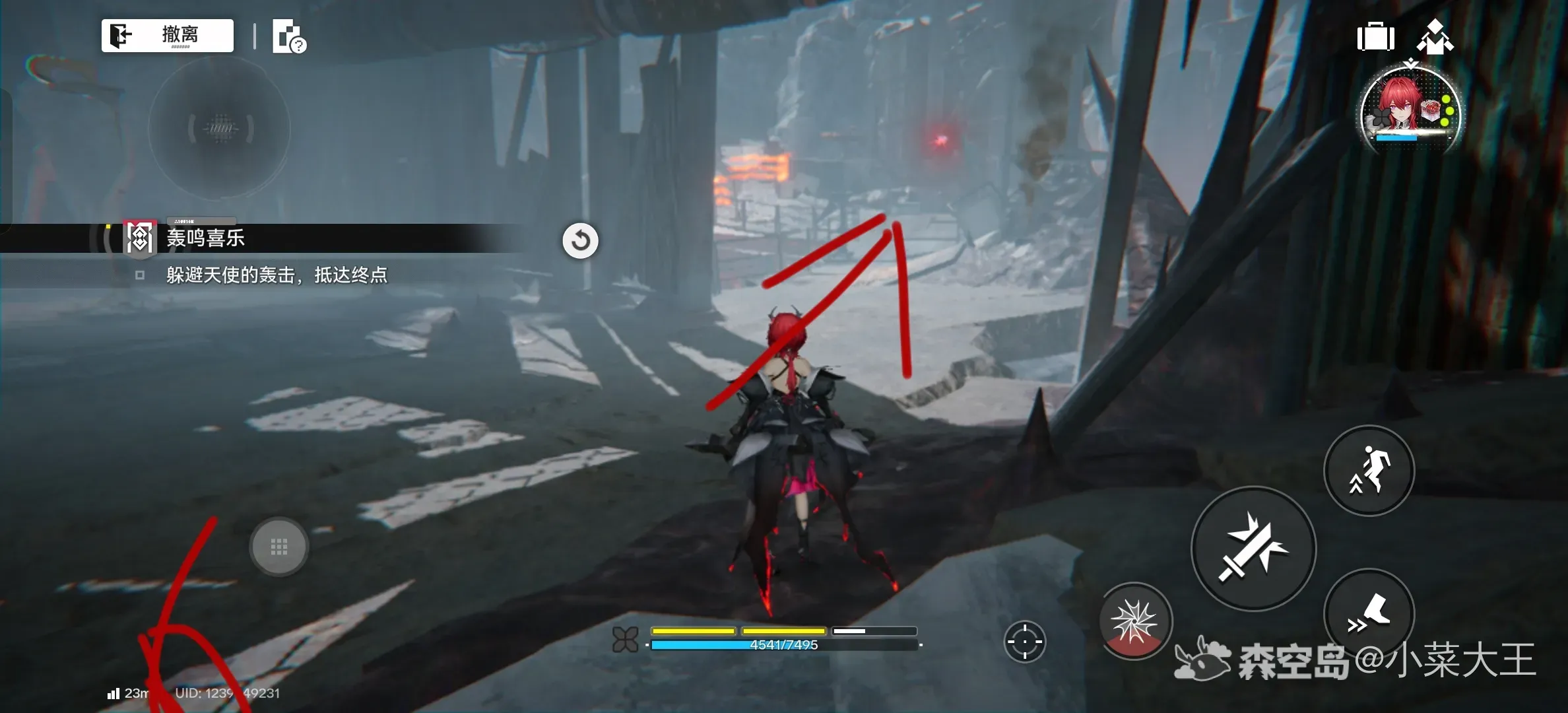Open the team formation icon

pos(1434,37)
